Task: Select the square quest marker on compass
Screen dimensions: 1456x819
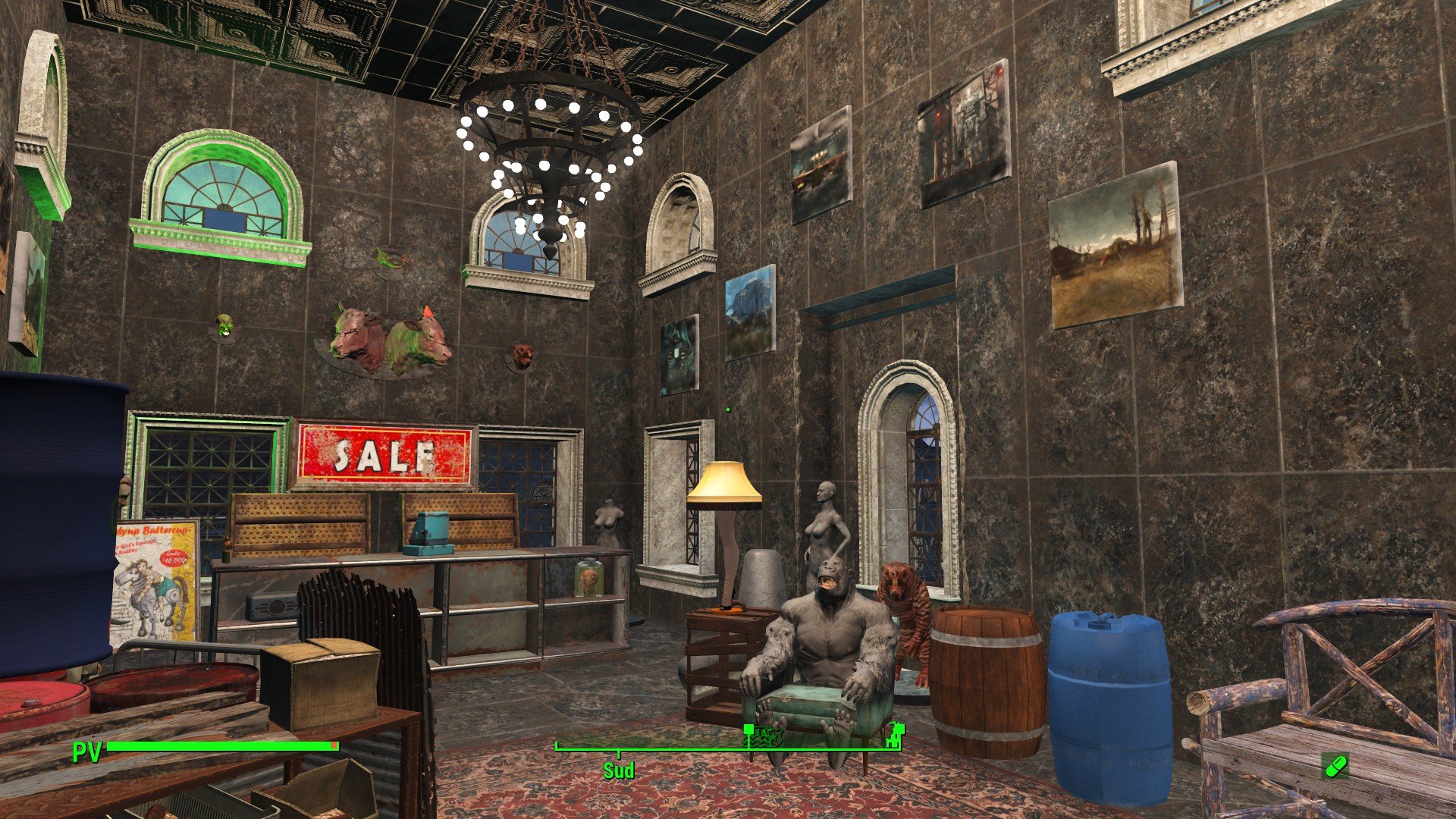Action: [x=748, y=730]
